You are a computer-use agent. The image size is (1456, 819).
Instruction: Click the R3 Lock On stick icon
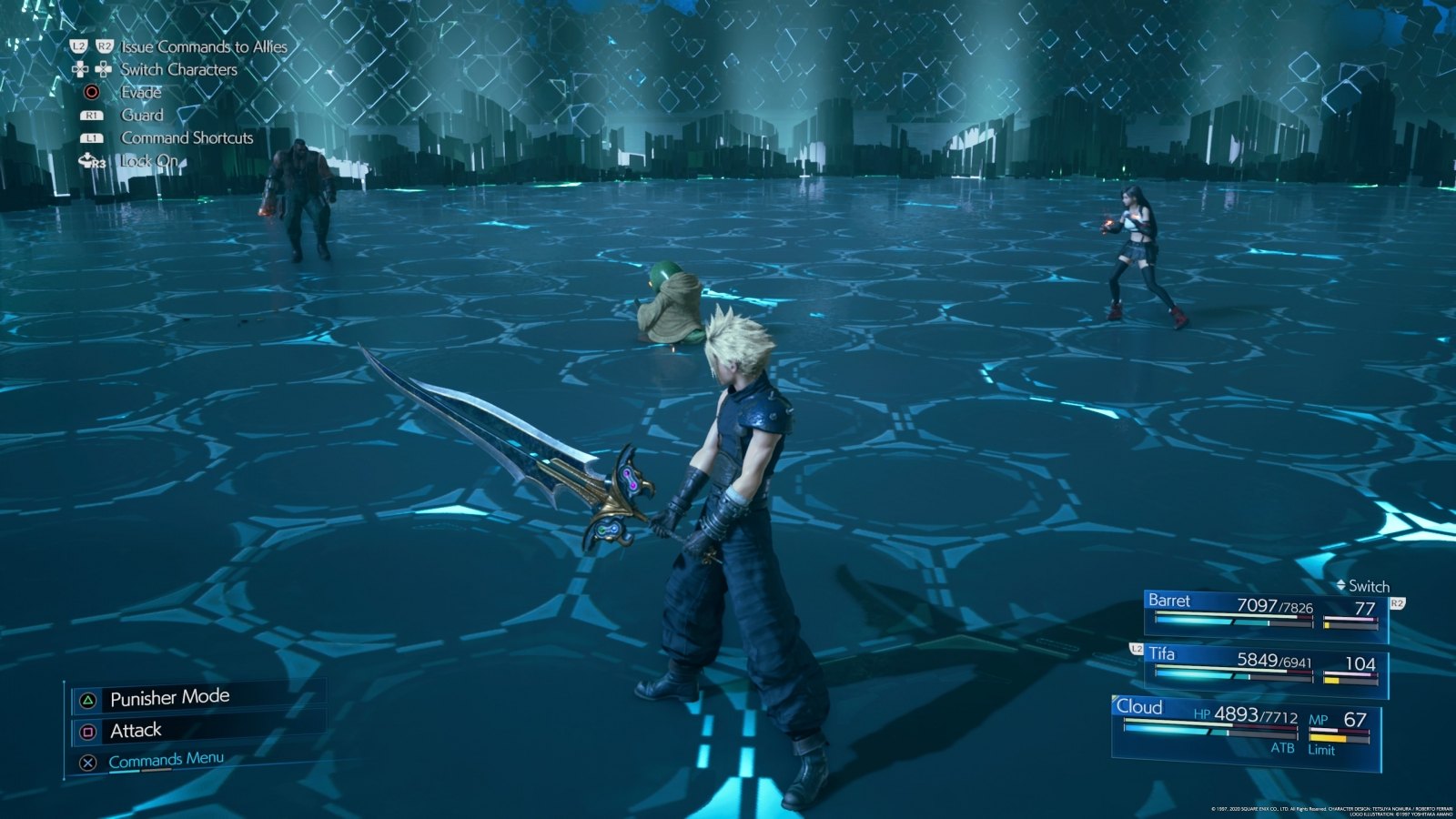point(91,160)
